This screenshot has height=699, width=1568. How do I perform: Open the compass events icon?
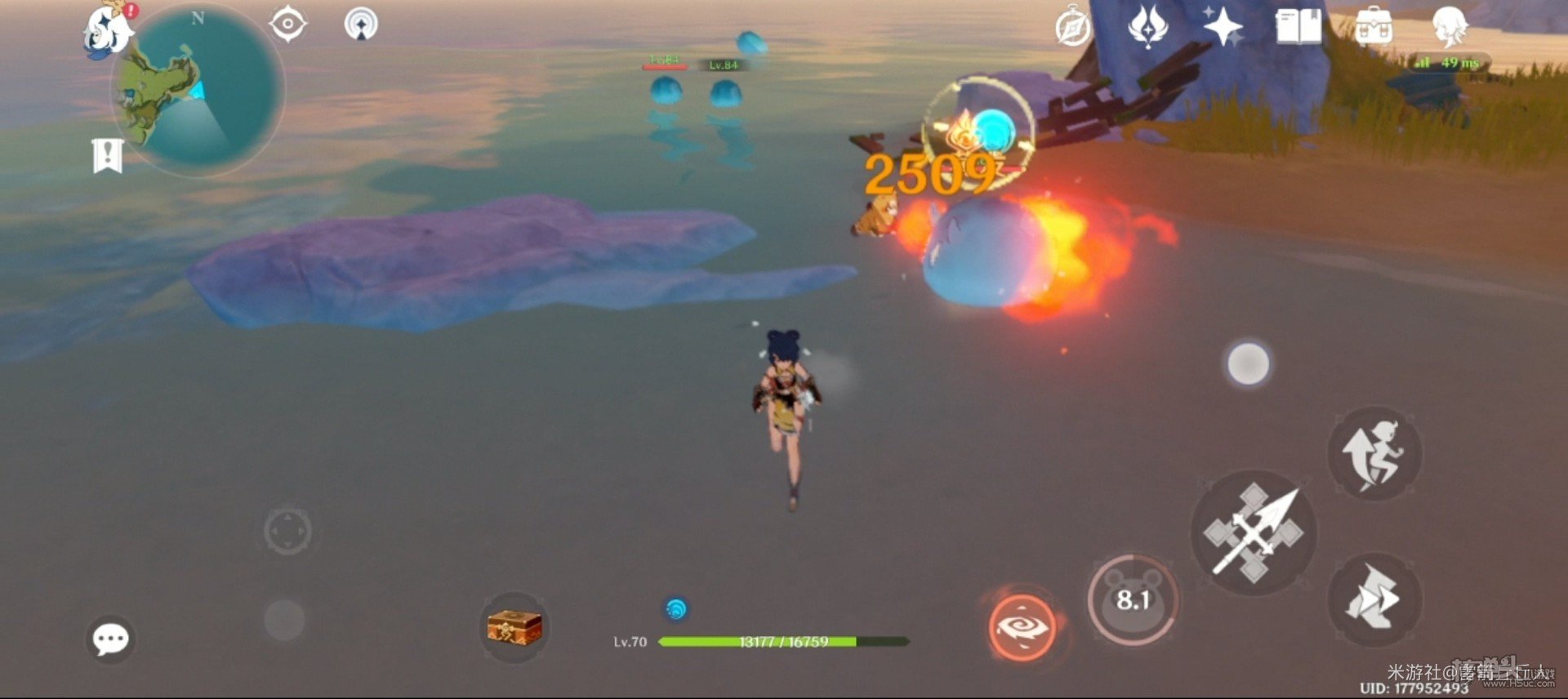click(1073, 27)
